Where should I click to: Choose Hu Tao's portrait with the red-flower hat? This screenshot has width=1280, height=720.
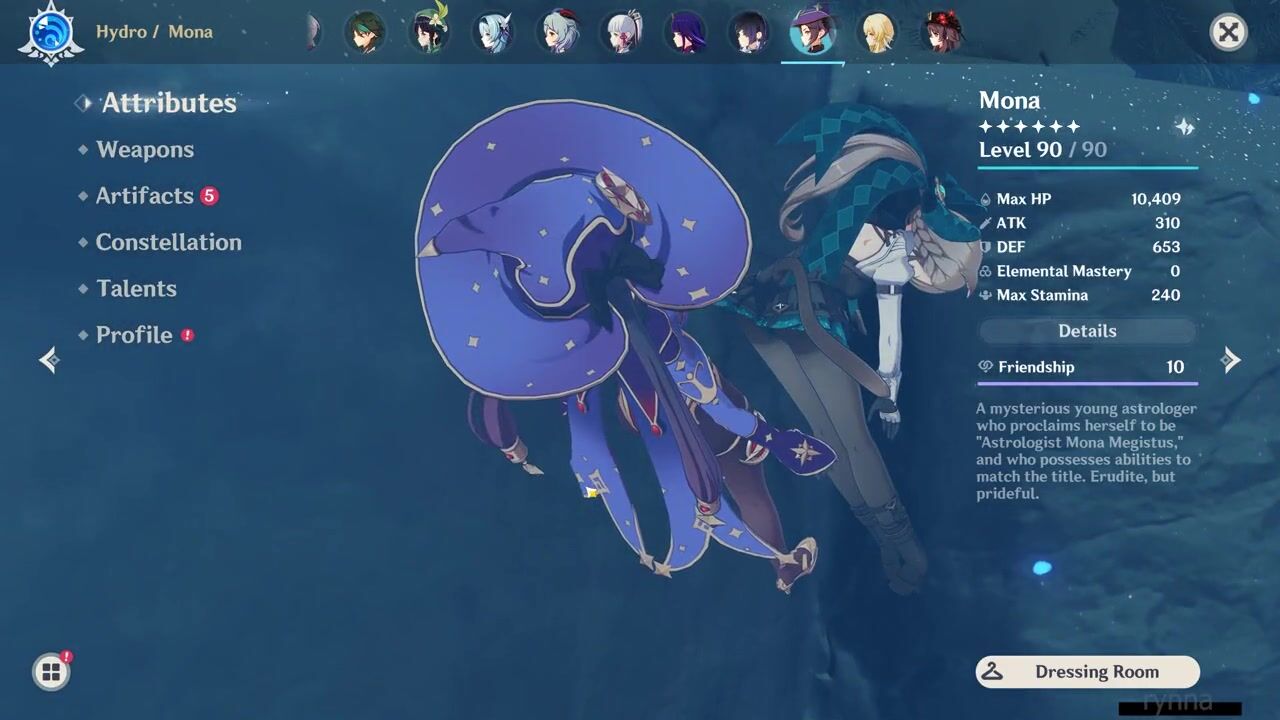point(942,32)
